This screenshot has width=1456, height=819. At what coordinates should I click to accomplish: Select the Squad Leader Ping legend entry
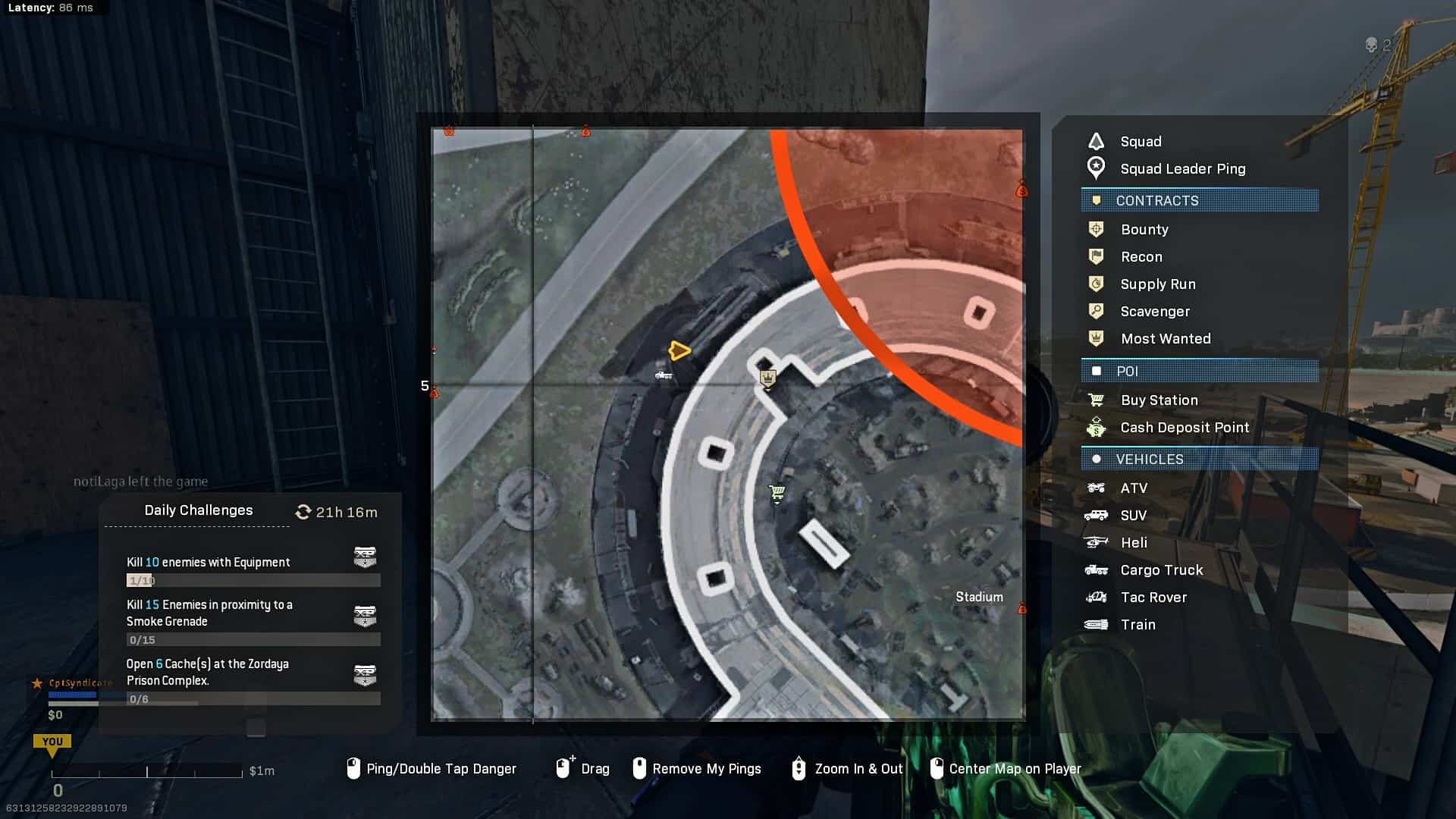click(x=1182, y=169)
